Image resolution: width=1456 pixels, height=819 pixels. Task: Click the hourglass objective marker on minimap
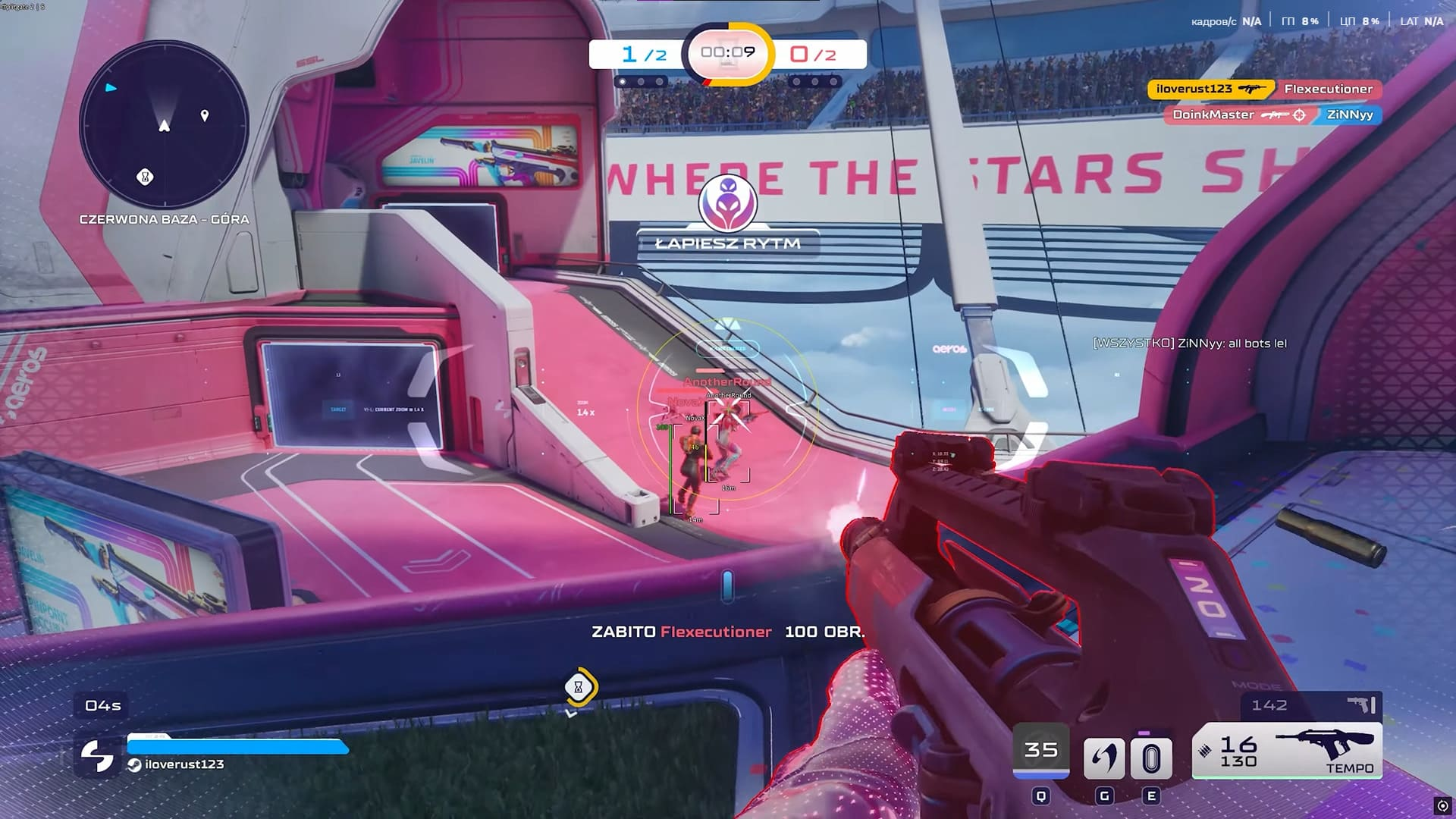click(145, 177)
